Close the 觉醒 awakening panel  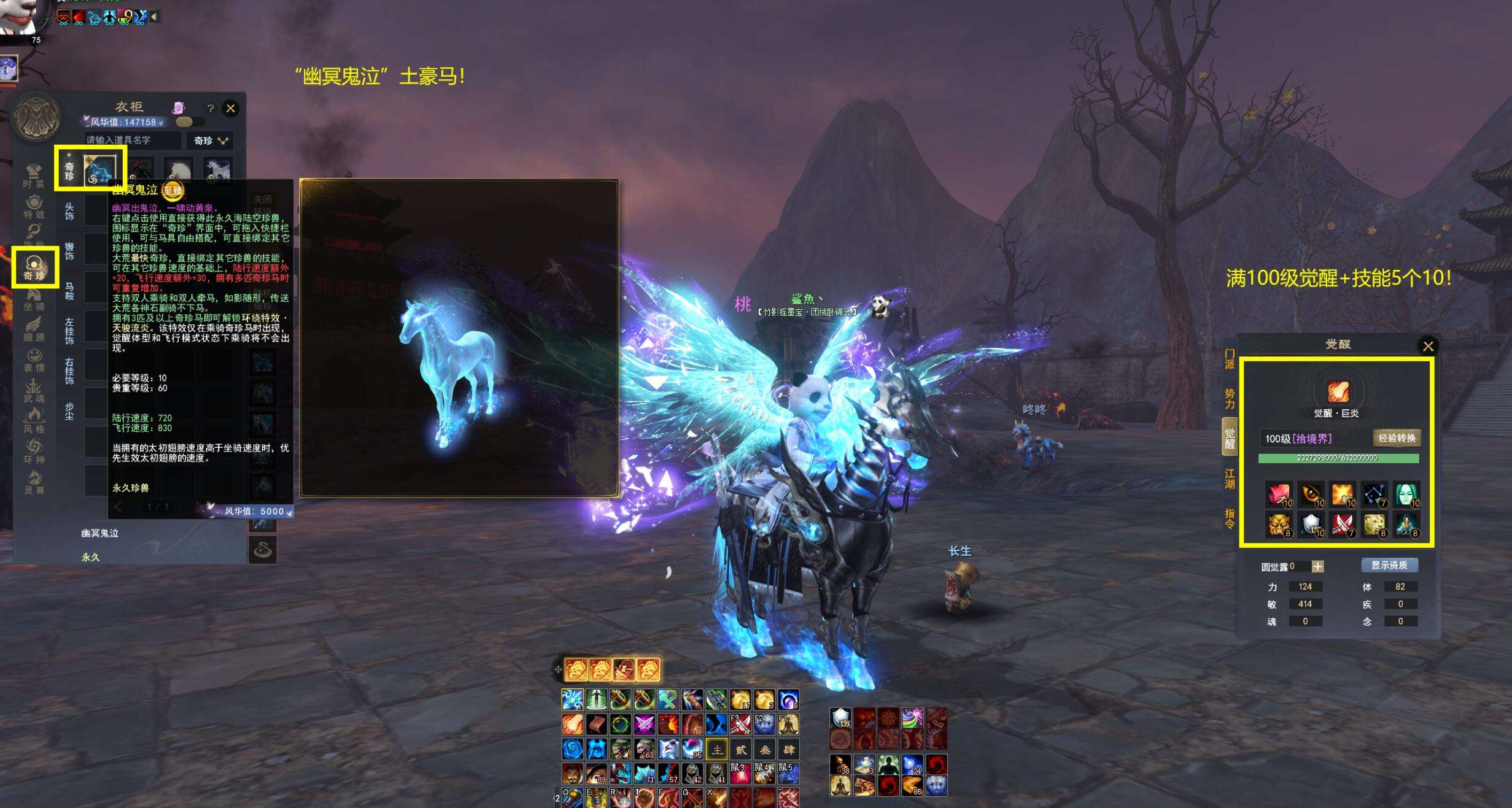click(1429, 346)
